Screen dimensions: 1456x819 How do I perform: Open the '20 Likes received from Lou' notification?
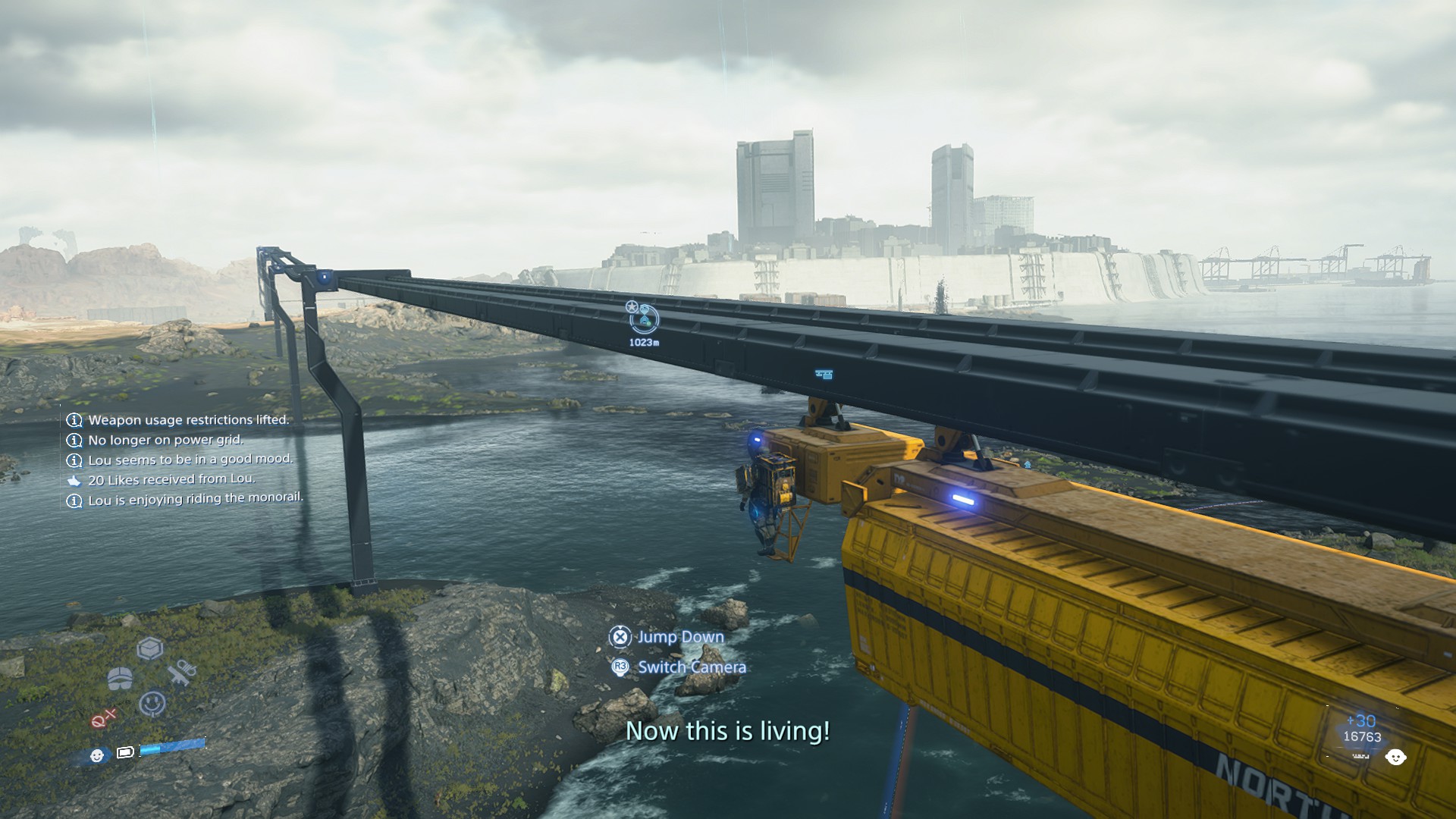pos(171,480)
